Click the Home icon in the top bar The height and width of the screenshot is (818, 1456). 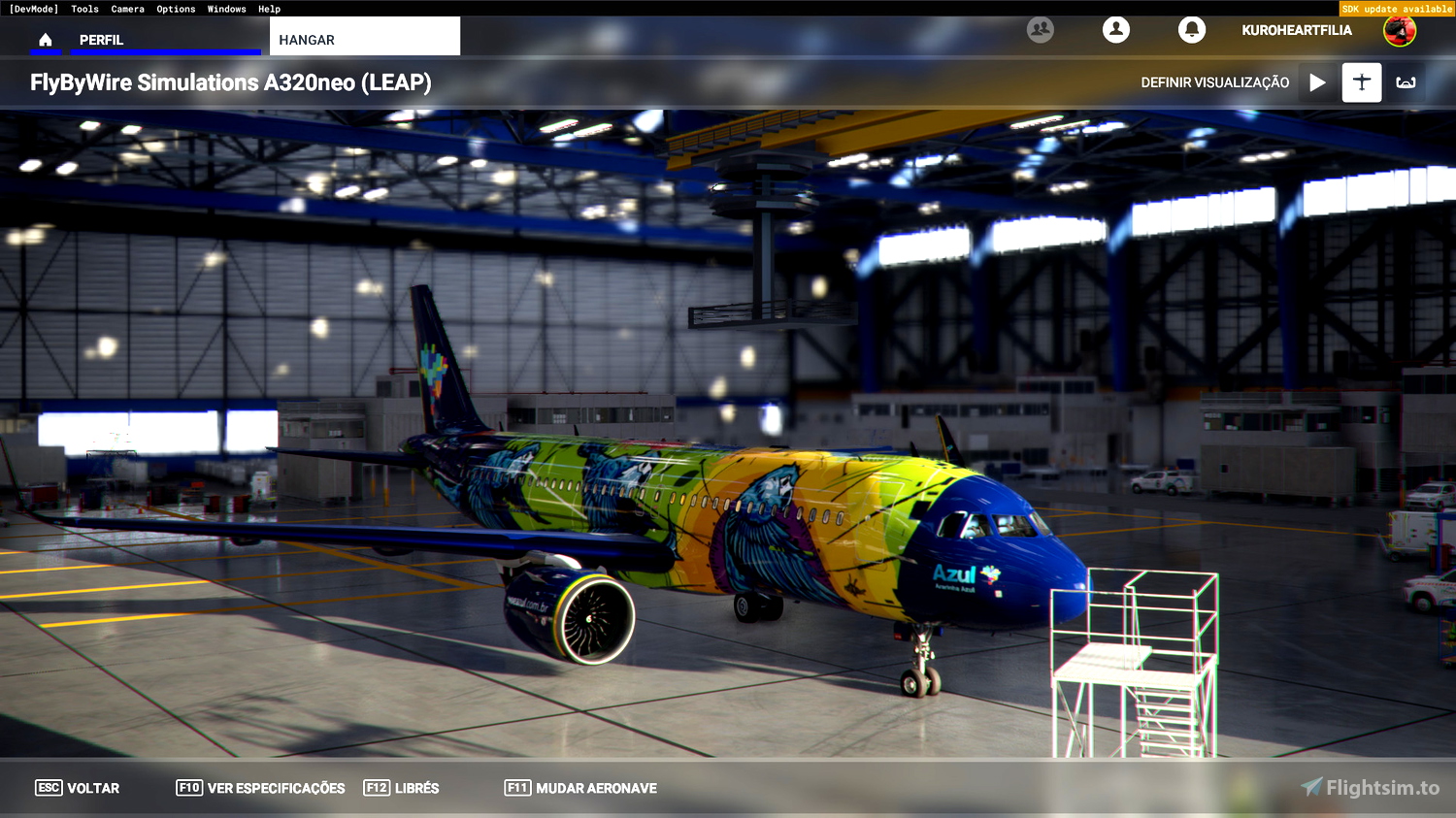point(46,40)
